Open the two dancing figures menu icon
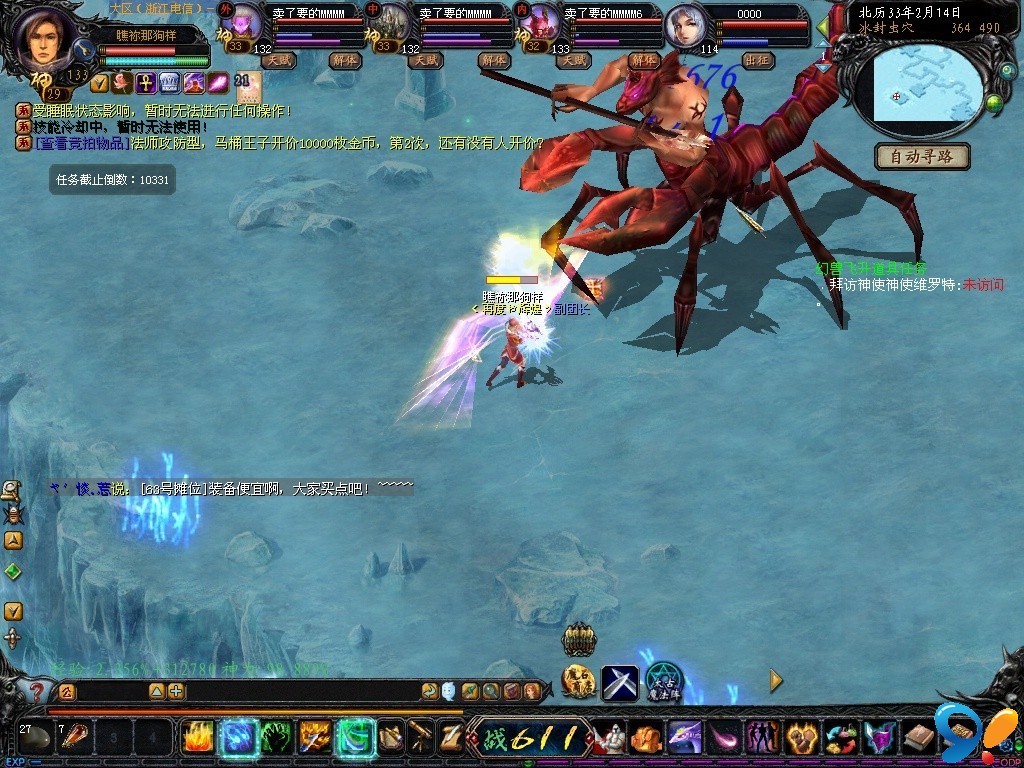 click(x=763, y=739)
